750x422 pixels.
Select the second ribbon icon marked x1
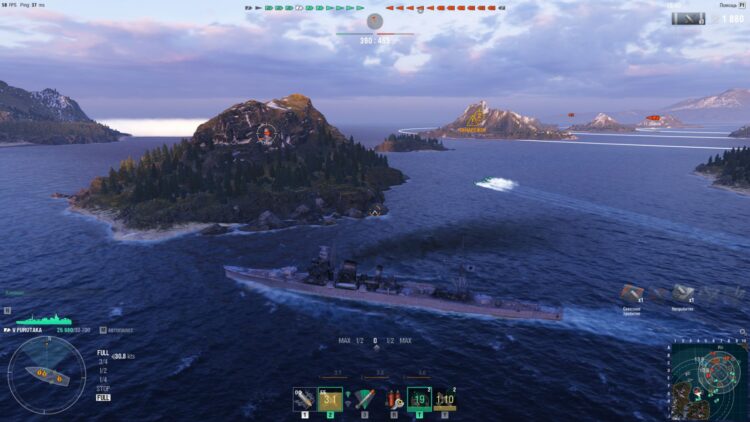pyautogui.click(x=683, y=294)
